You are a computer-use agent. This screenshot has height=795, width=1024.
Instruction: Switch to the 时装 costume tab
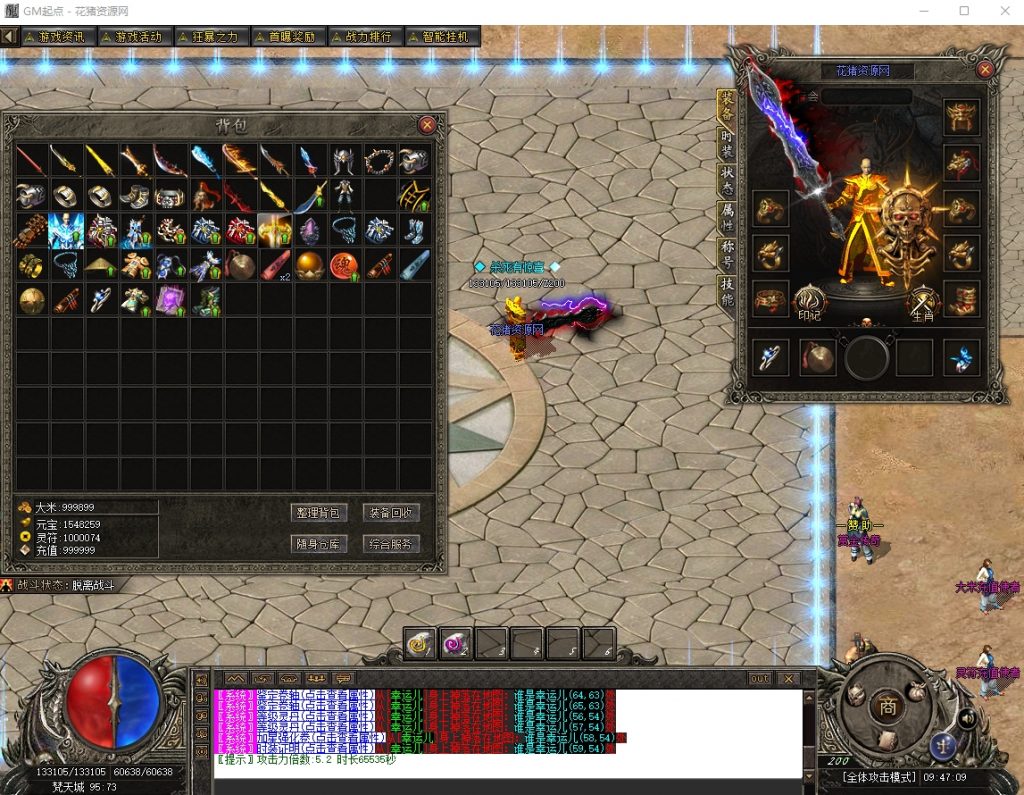pos(727,143)
